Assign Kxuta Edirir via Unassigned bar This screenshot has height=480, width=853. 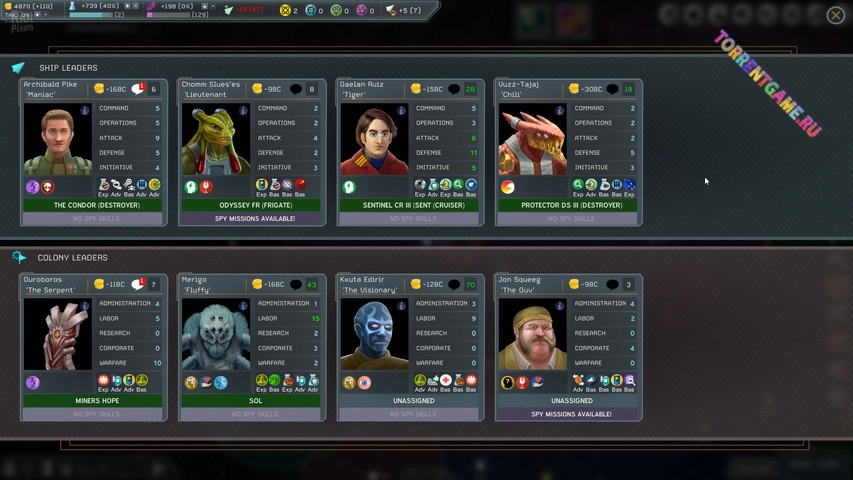(x=413, y=400)
